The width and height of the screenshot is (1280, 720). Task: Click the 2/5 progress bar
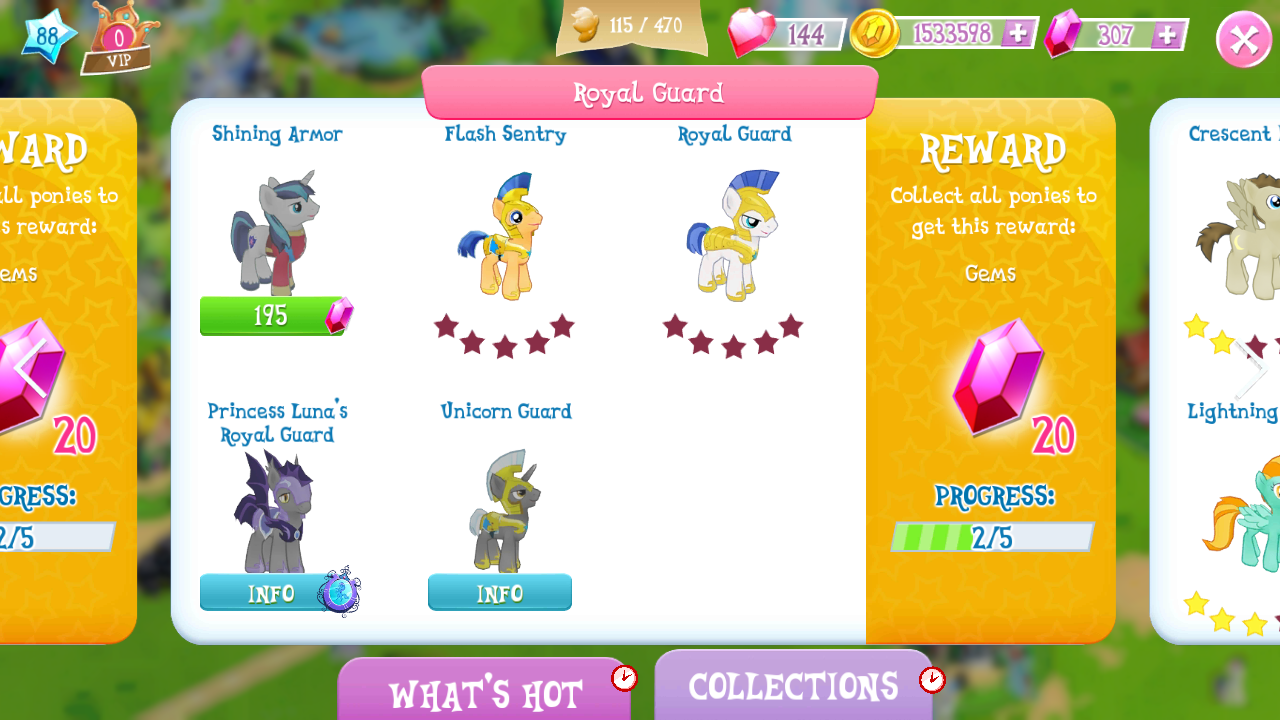pyautogui.click(x=991, y=537)
